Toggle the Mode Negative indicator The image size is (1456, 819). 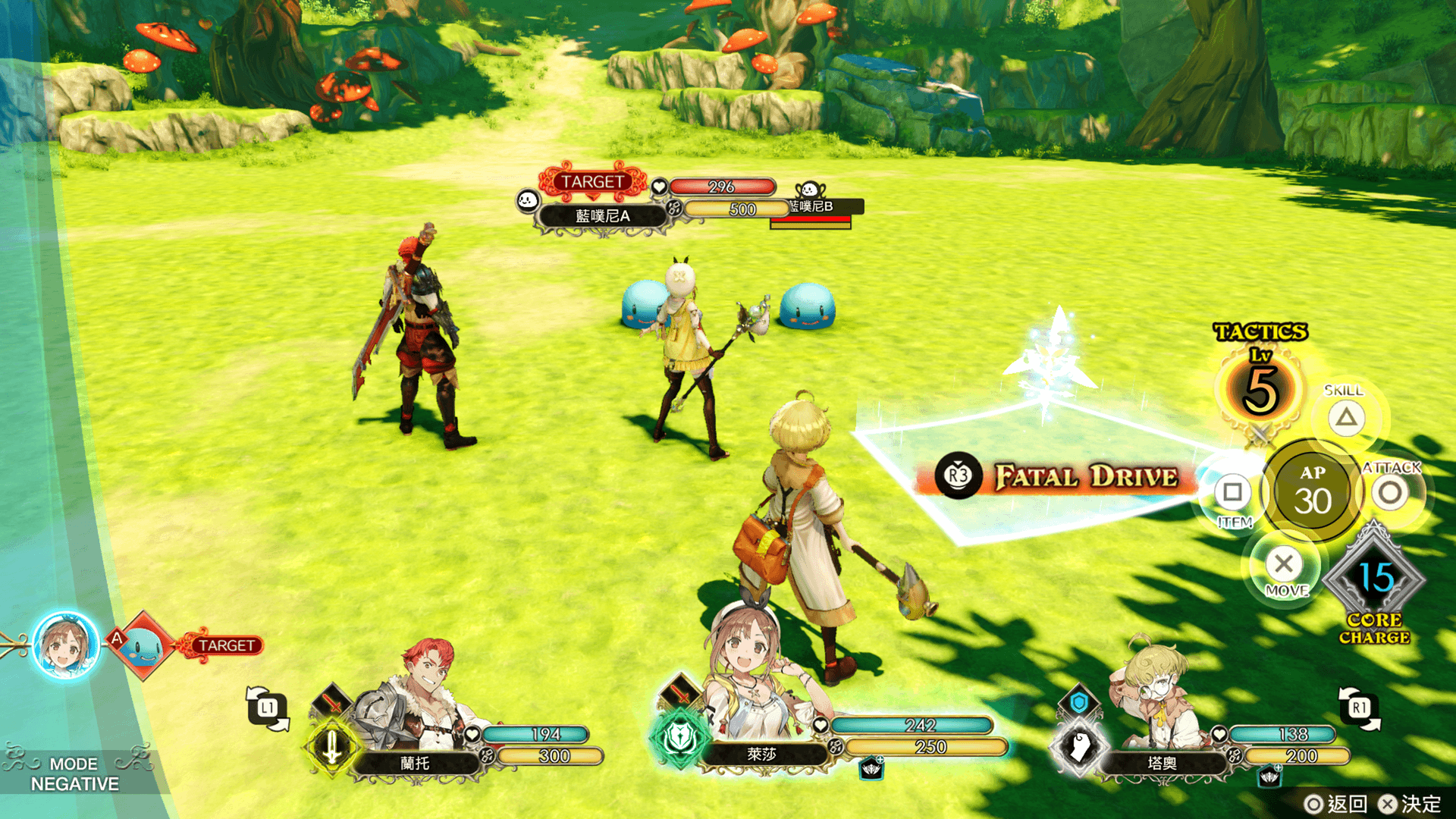click(74, 773)
